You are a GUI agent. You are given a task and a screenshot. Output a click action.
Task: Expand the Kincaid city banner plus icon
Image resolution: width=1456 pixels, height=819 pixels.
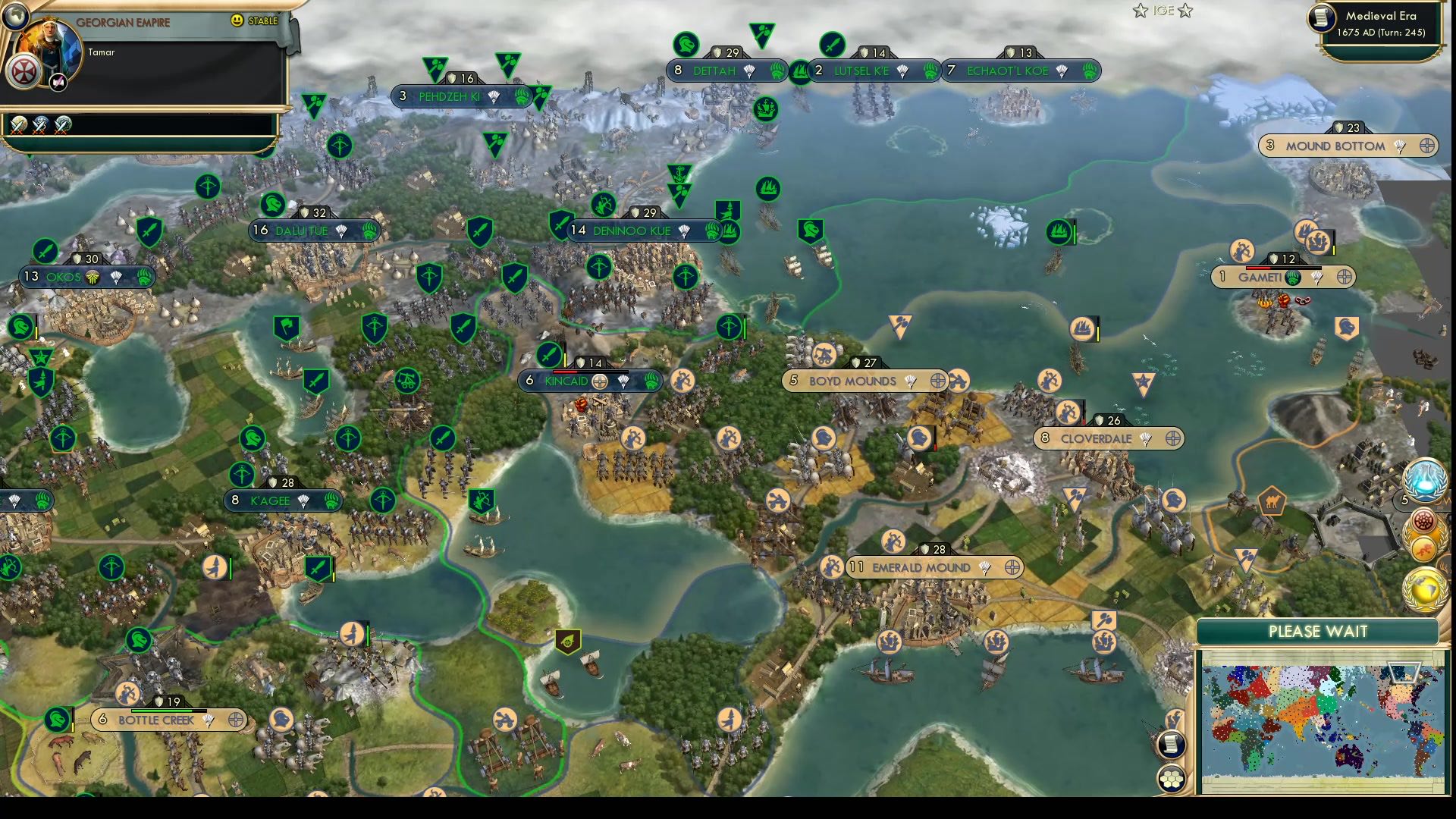[x=598, y=381]
